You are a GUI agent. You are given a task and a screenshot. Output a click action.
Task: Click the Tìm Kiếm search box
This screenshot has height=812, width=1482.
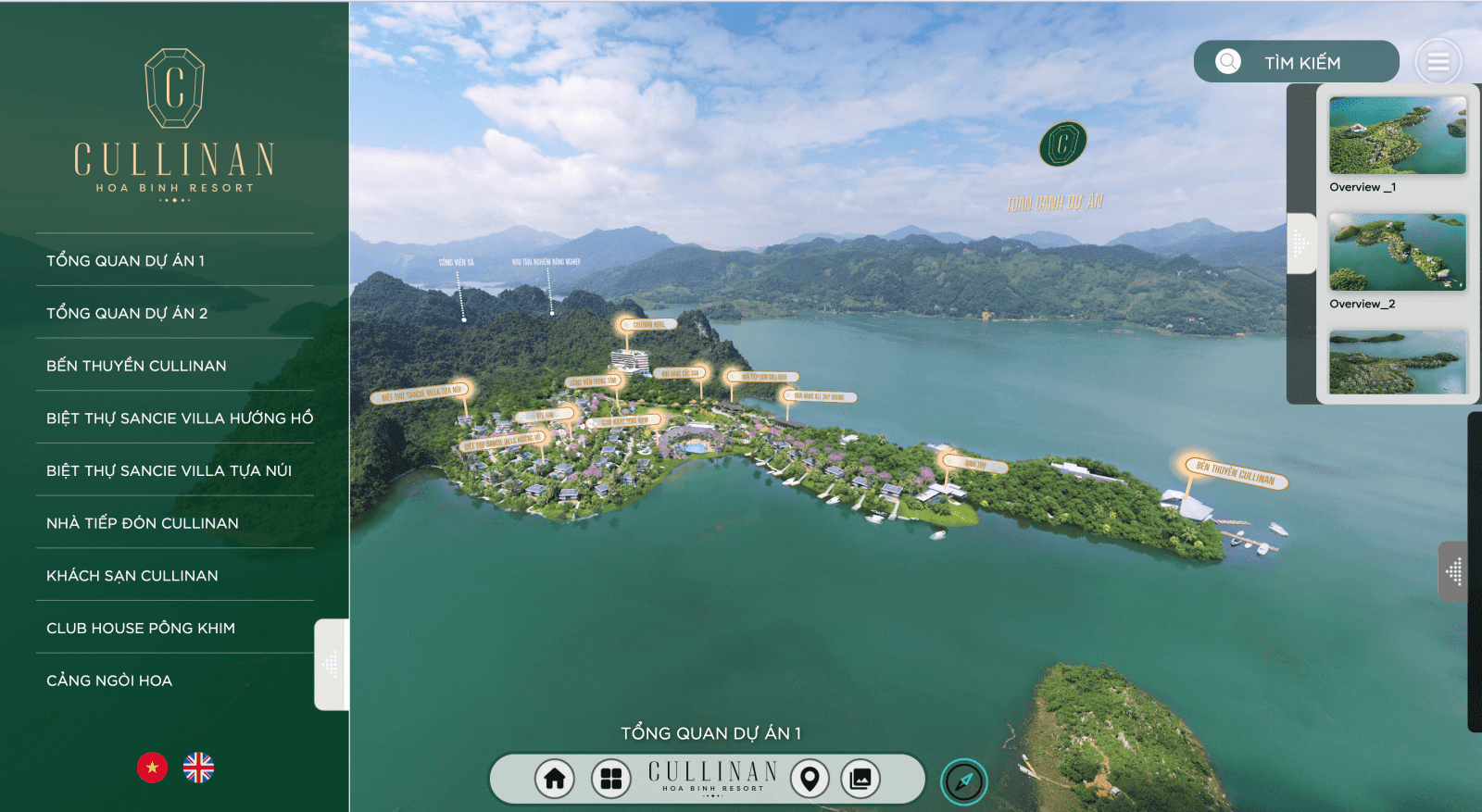tap(1297, 62)
